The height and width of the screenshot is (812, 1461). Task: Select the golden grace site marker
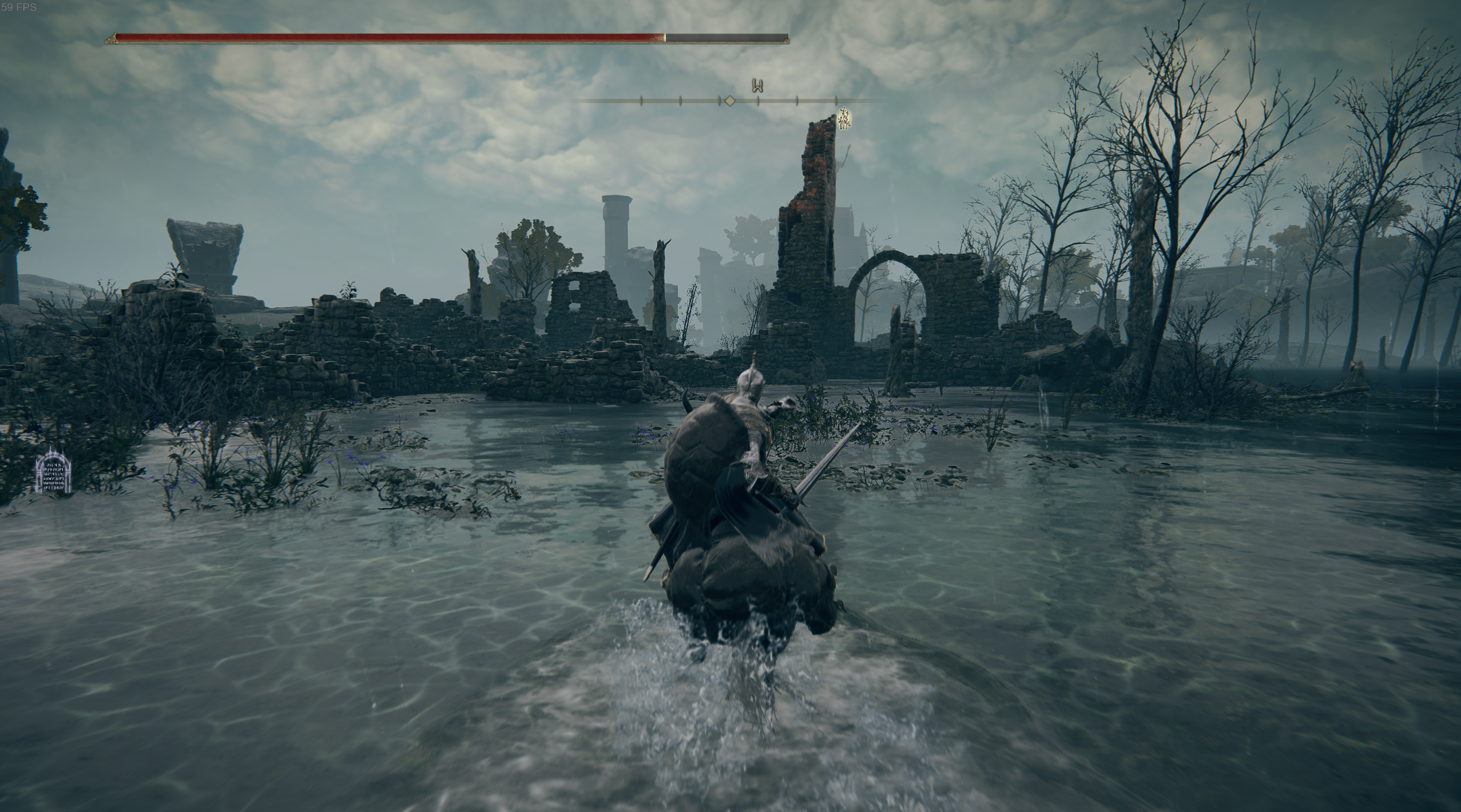(844, 119)
